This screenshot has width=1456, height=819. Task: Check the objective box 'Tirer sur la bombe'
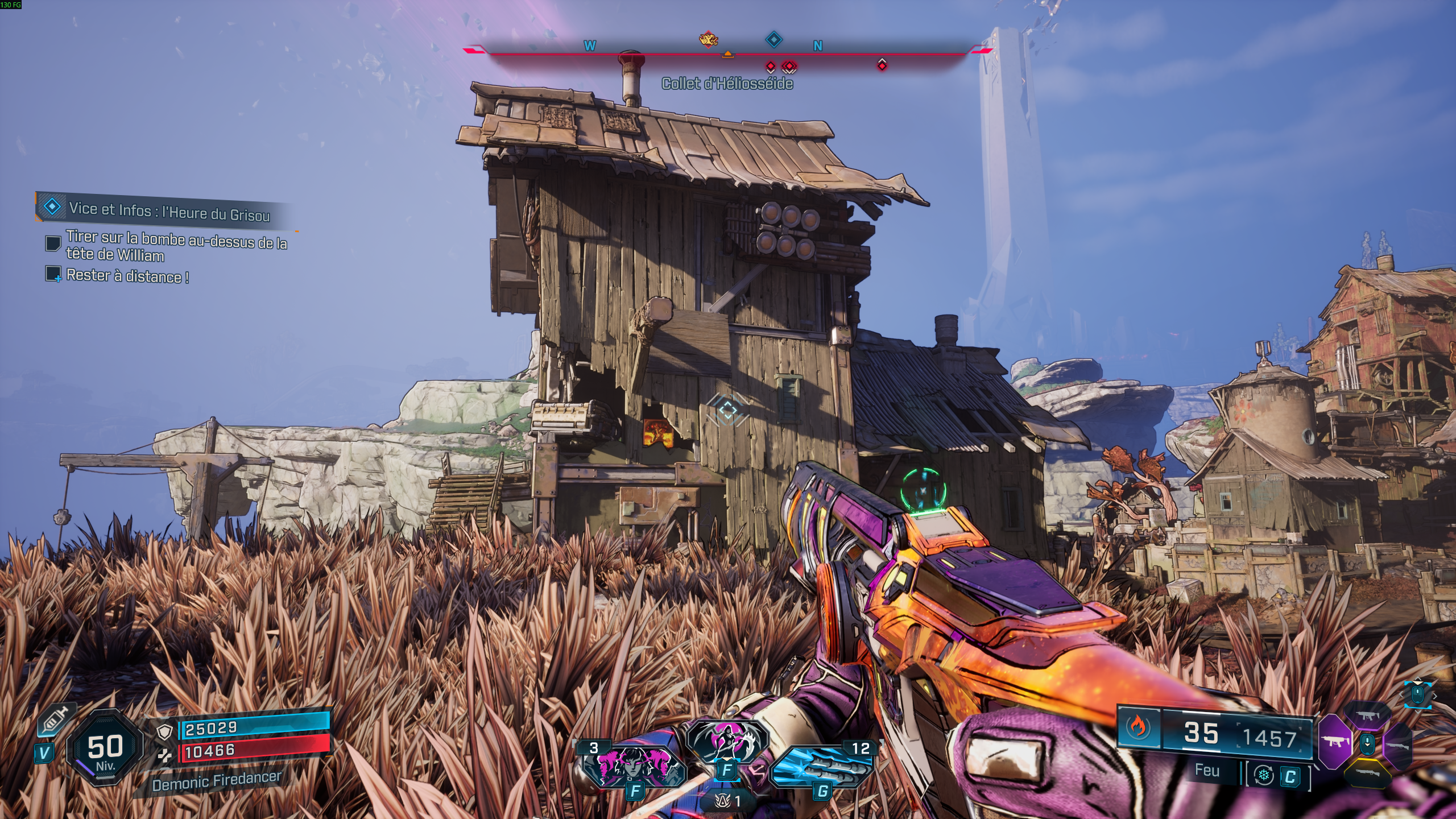click(54, 244)
